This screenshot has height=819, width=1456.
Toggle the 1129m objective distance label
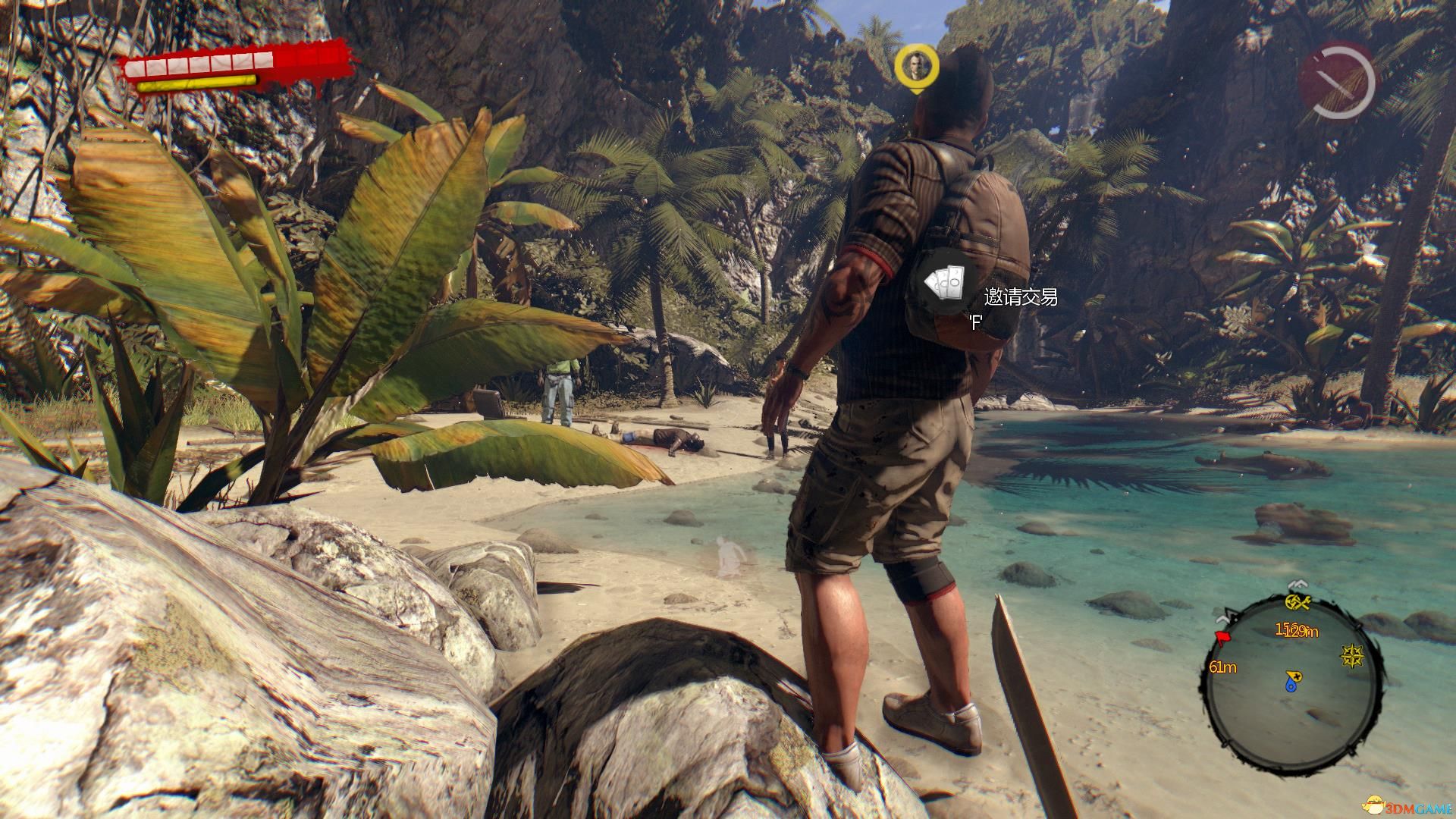click(1298, 631)
